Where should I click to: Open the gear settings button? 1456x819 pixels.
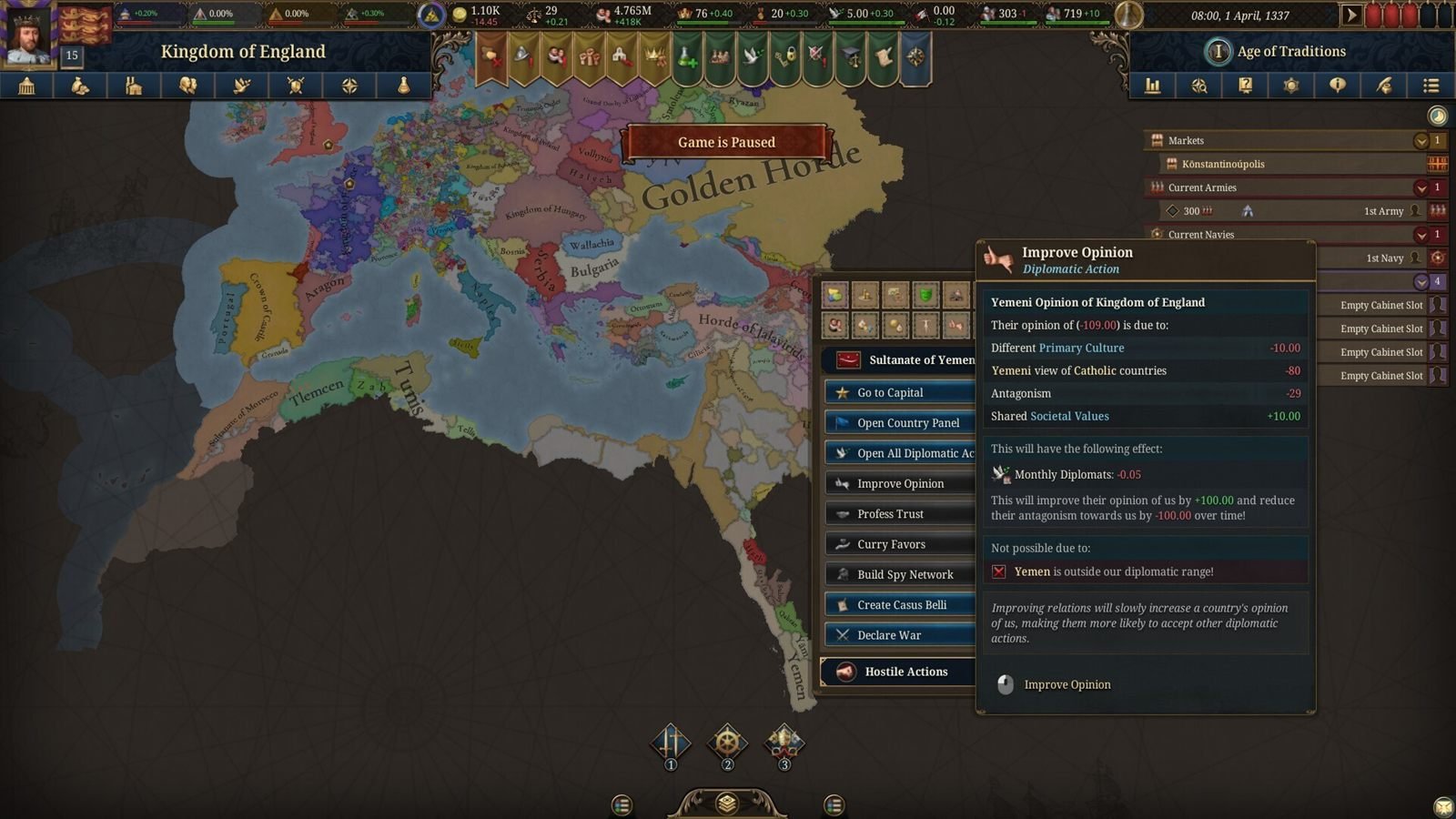click(1291, 86)
